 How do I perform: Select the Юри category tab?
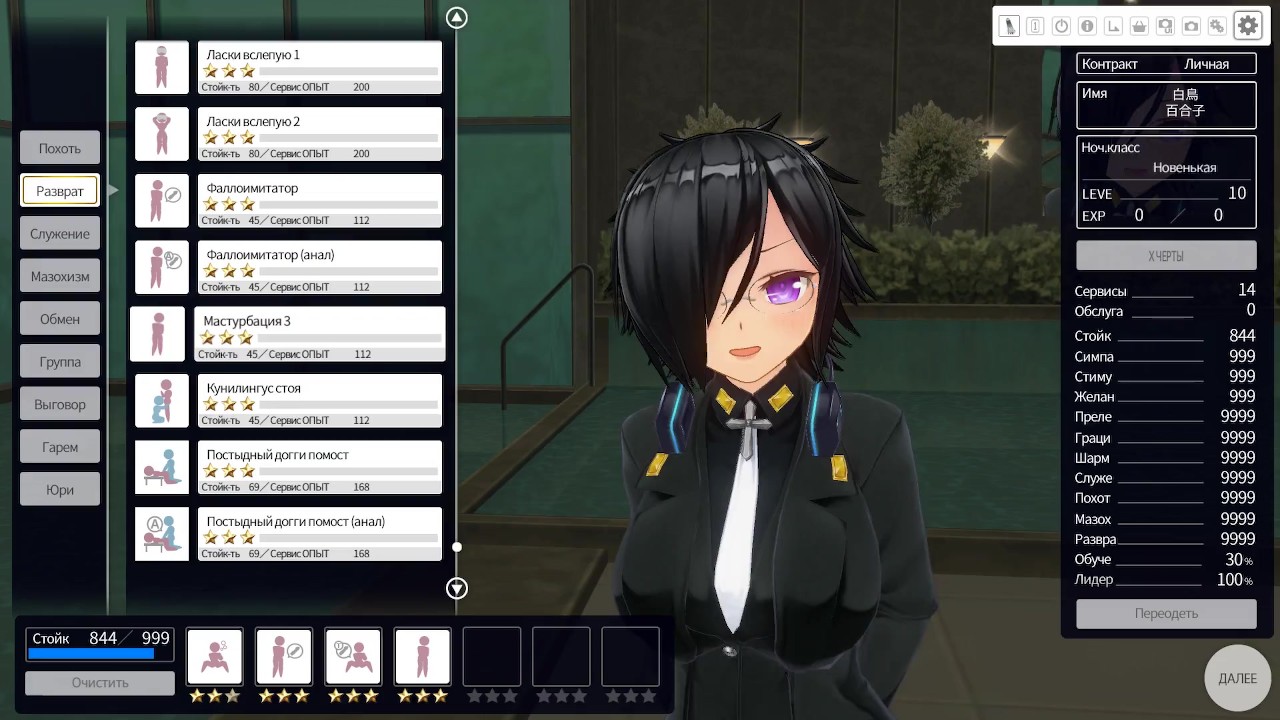coord(60,490)
